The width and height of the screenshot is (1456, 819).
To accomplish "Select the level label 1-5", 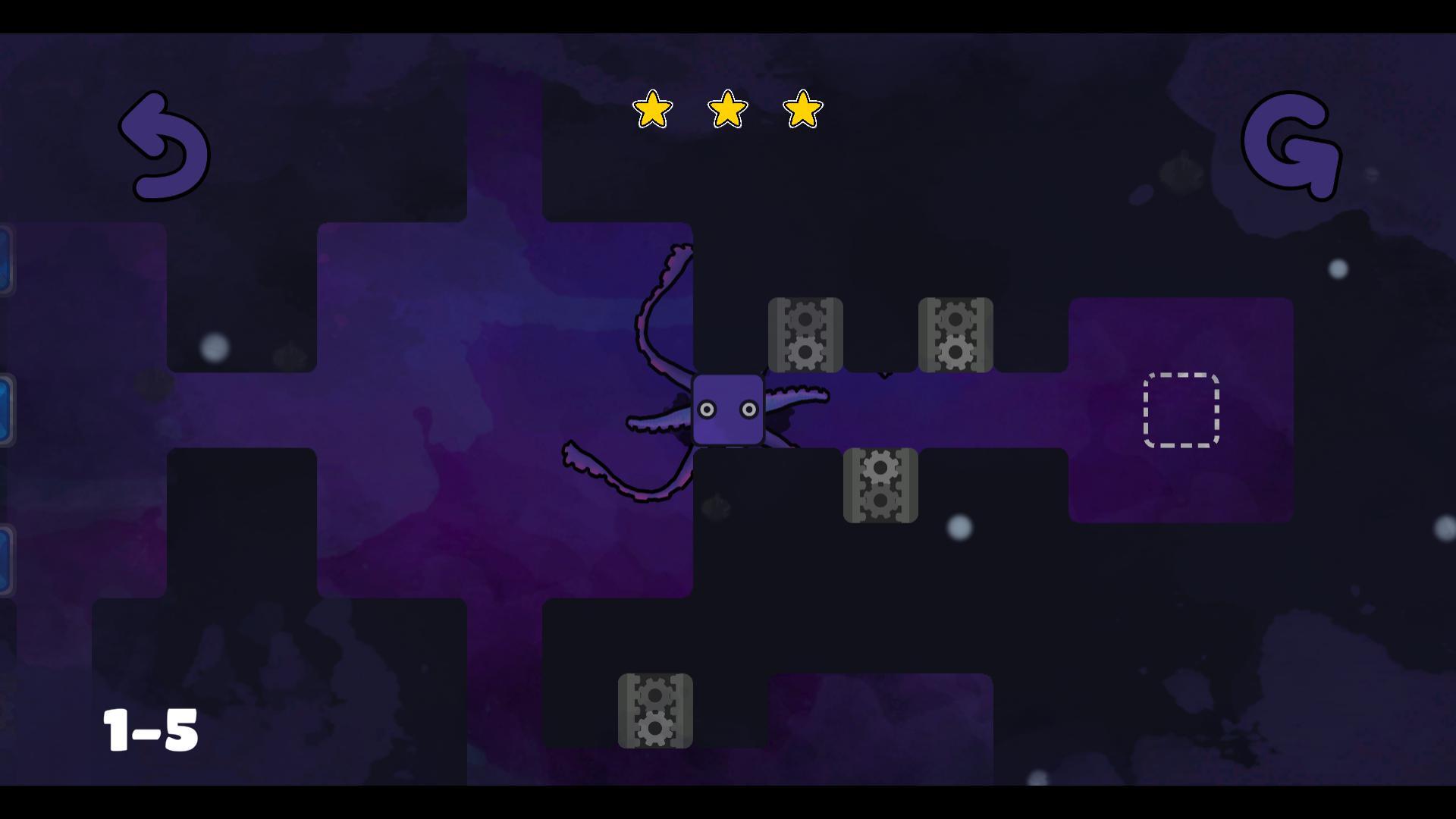I will [149, 730].
